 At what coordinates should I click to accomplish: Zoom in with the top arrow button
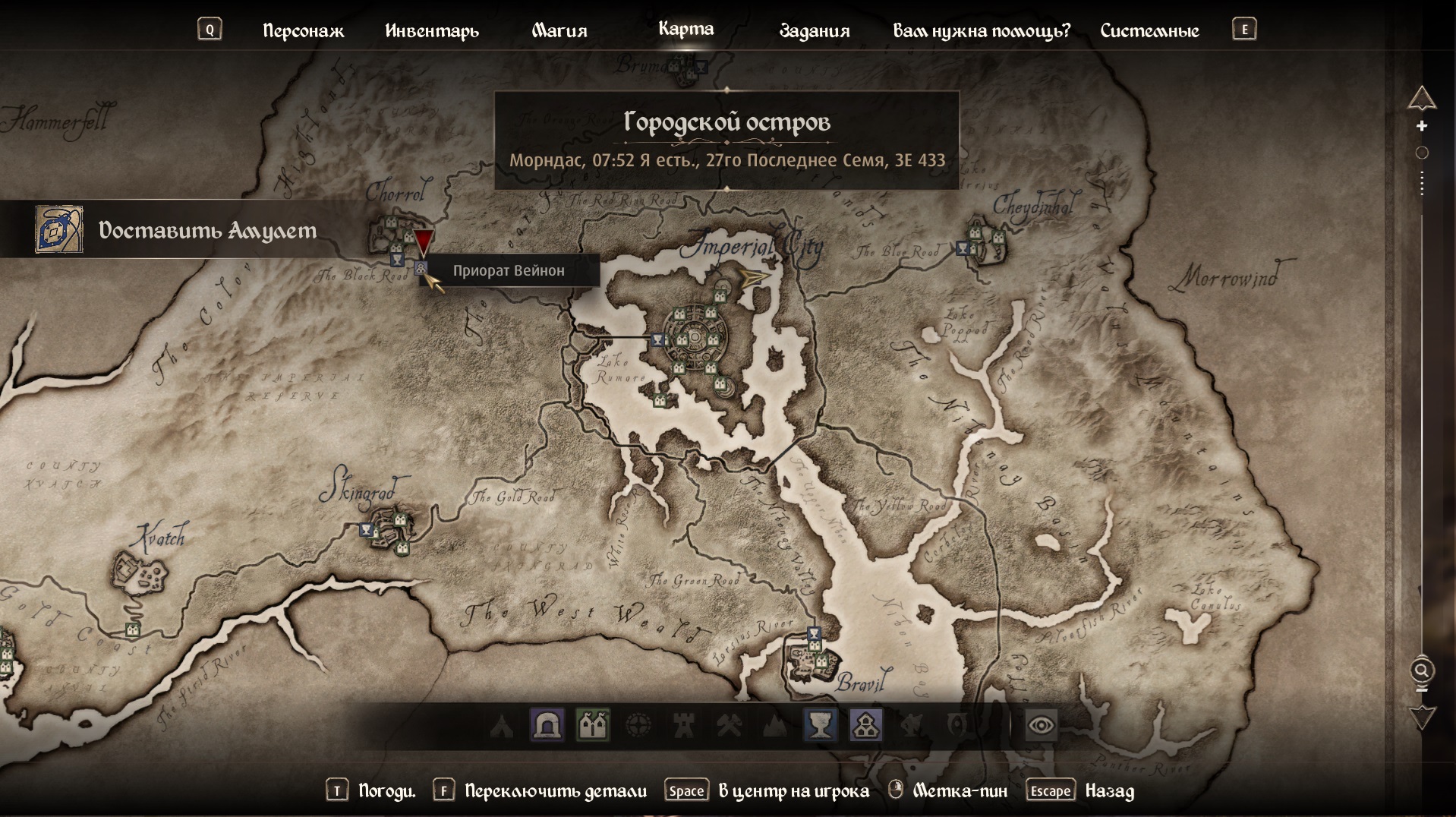tap(1422, 98)
